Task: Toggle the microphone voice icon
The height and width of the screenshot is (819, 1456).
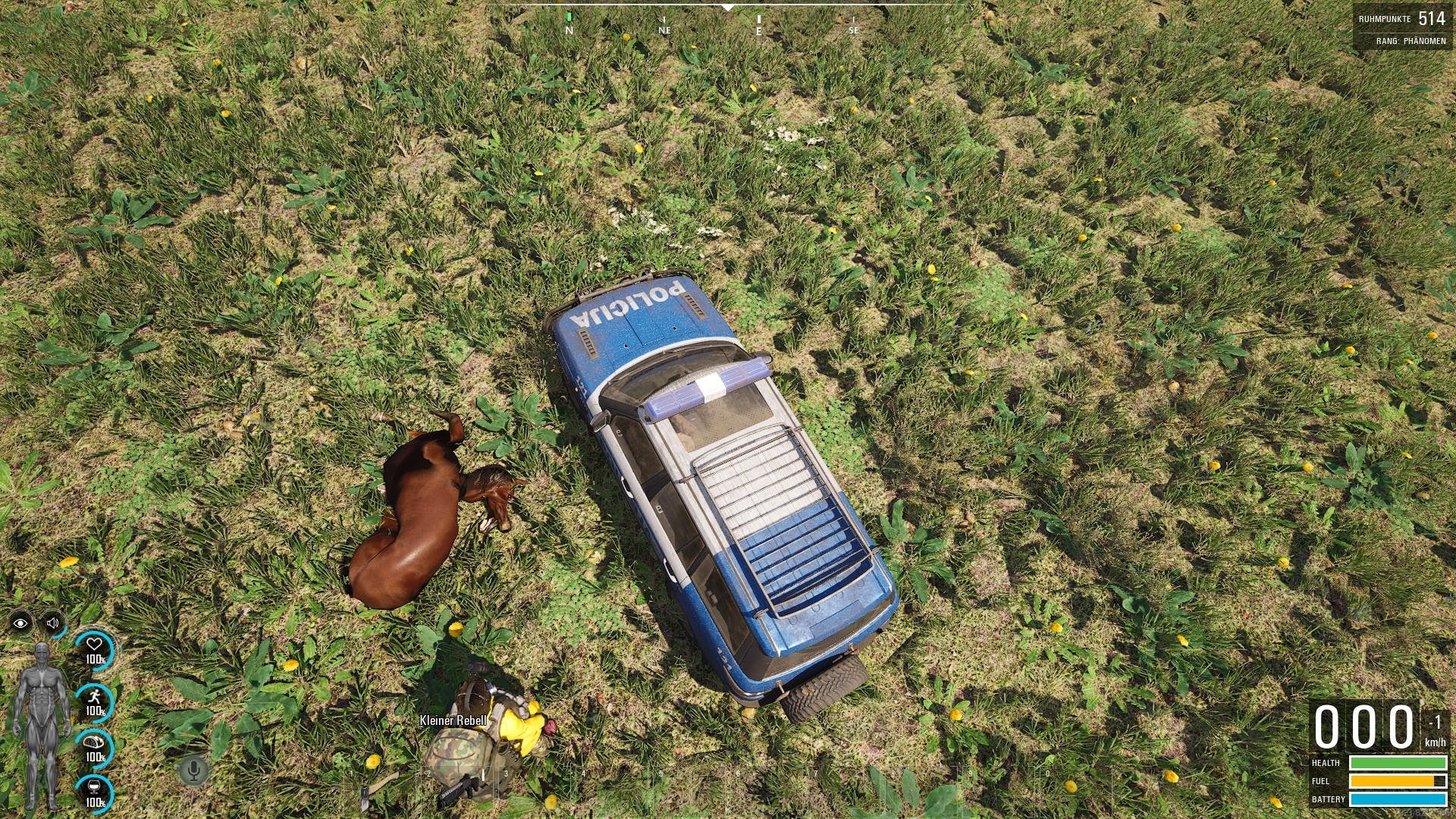Action: pos(193,771)
